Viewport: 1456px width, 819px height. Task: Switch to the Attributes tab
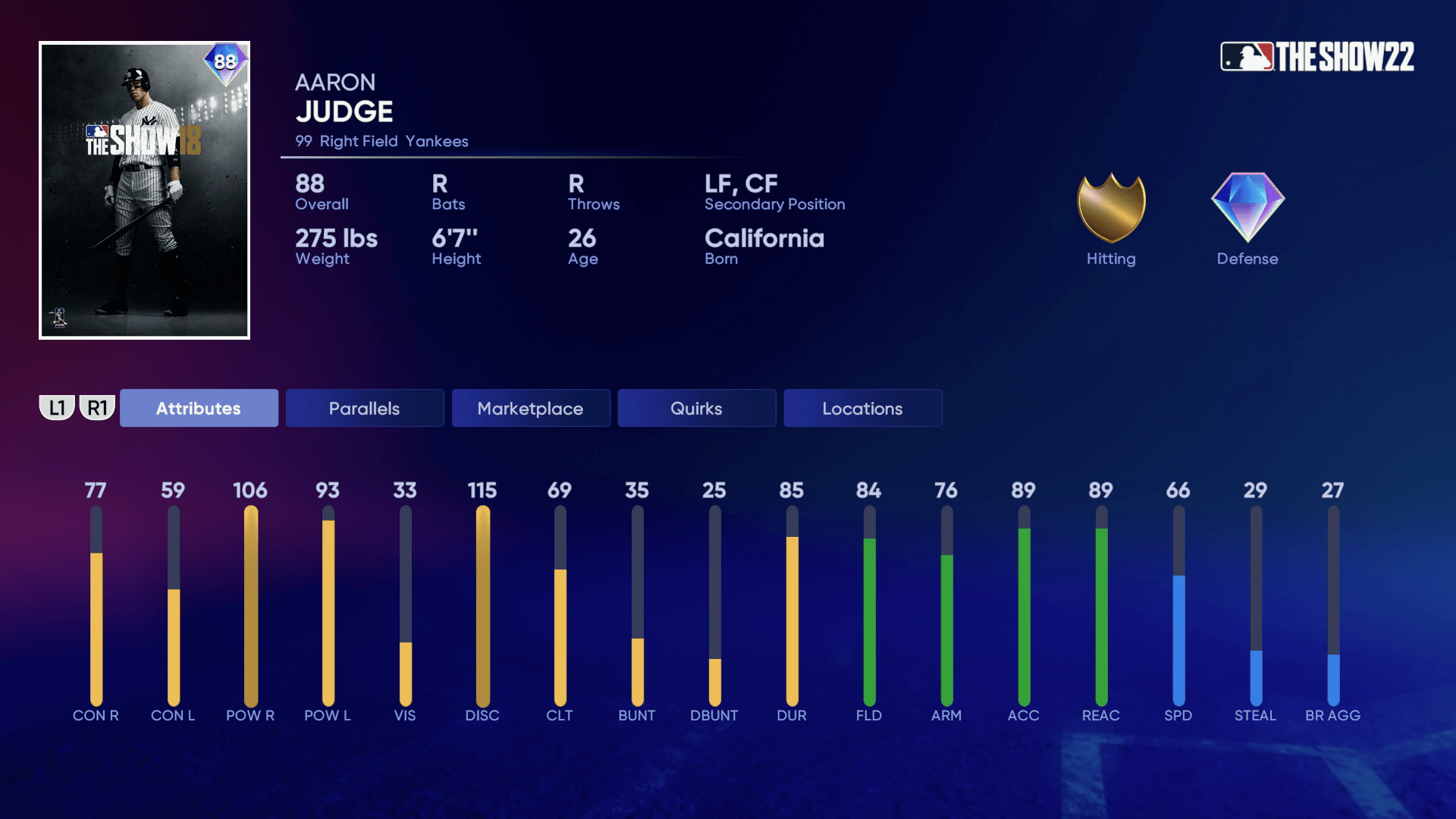click(199, 408)
